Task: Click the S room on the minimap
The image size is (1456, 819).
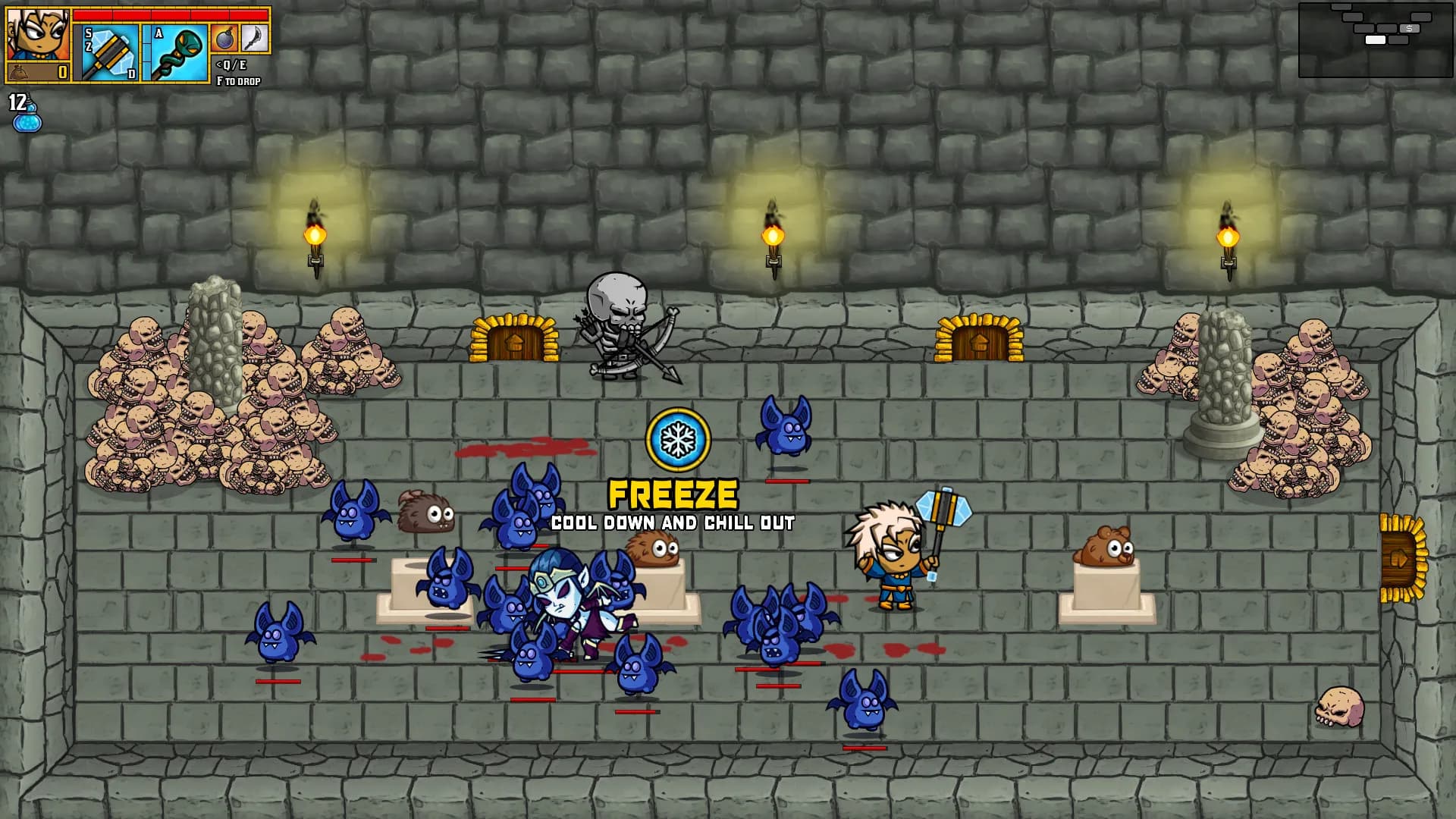Action: click(1410, 29)
